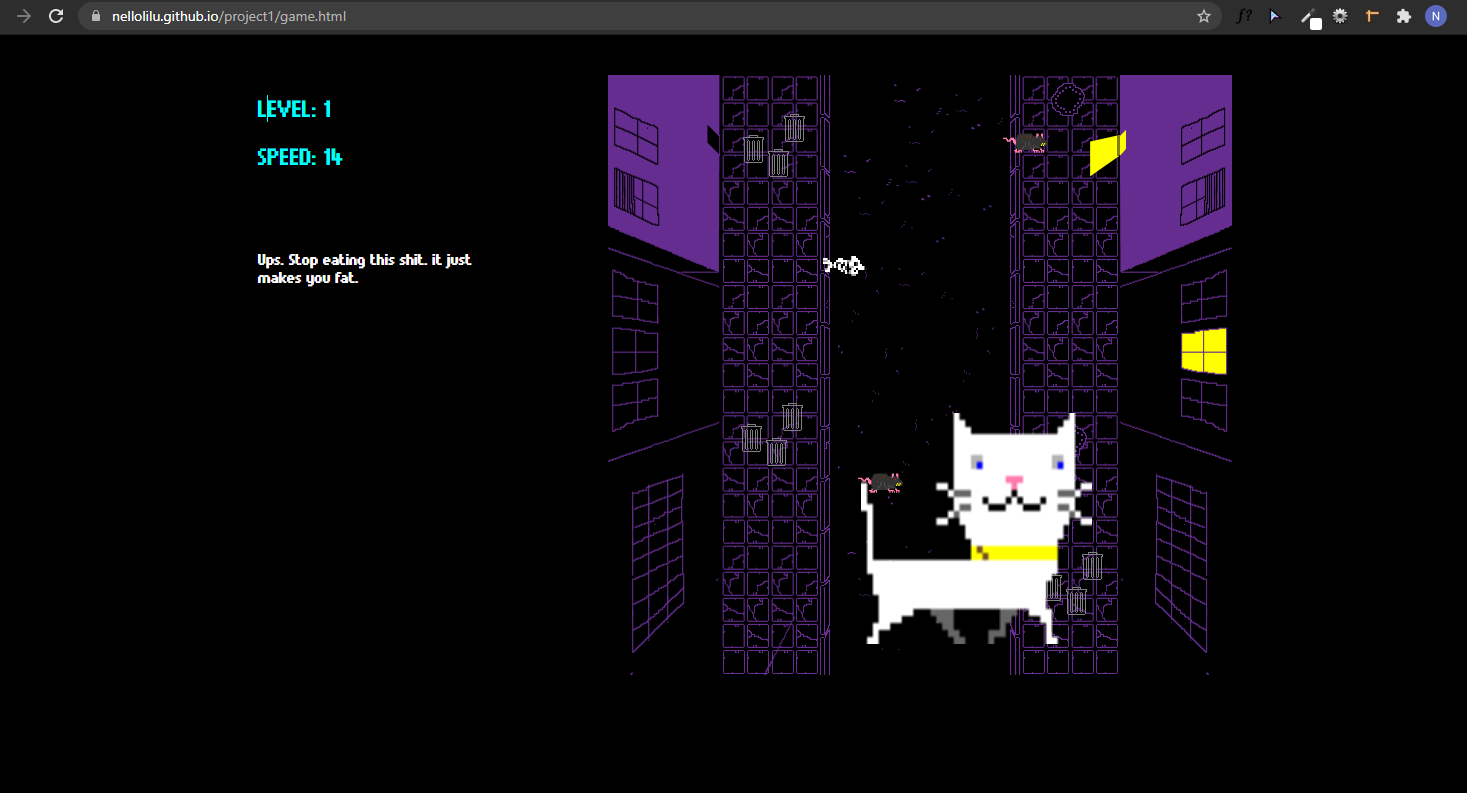Click the reload page button
The height and width of the screenshot is (793, 1467).
[57, 16]
